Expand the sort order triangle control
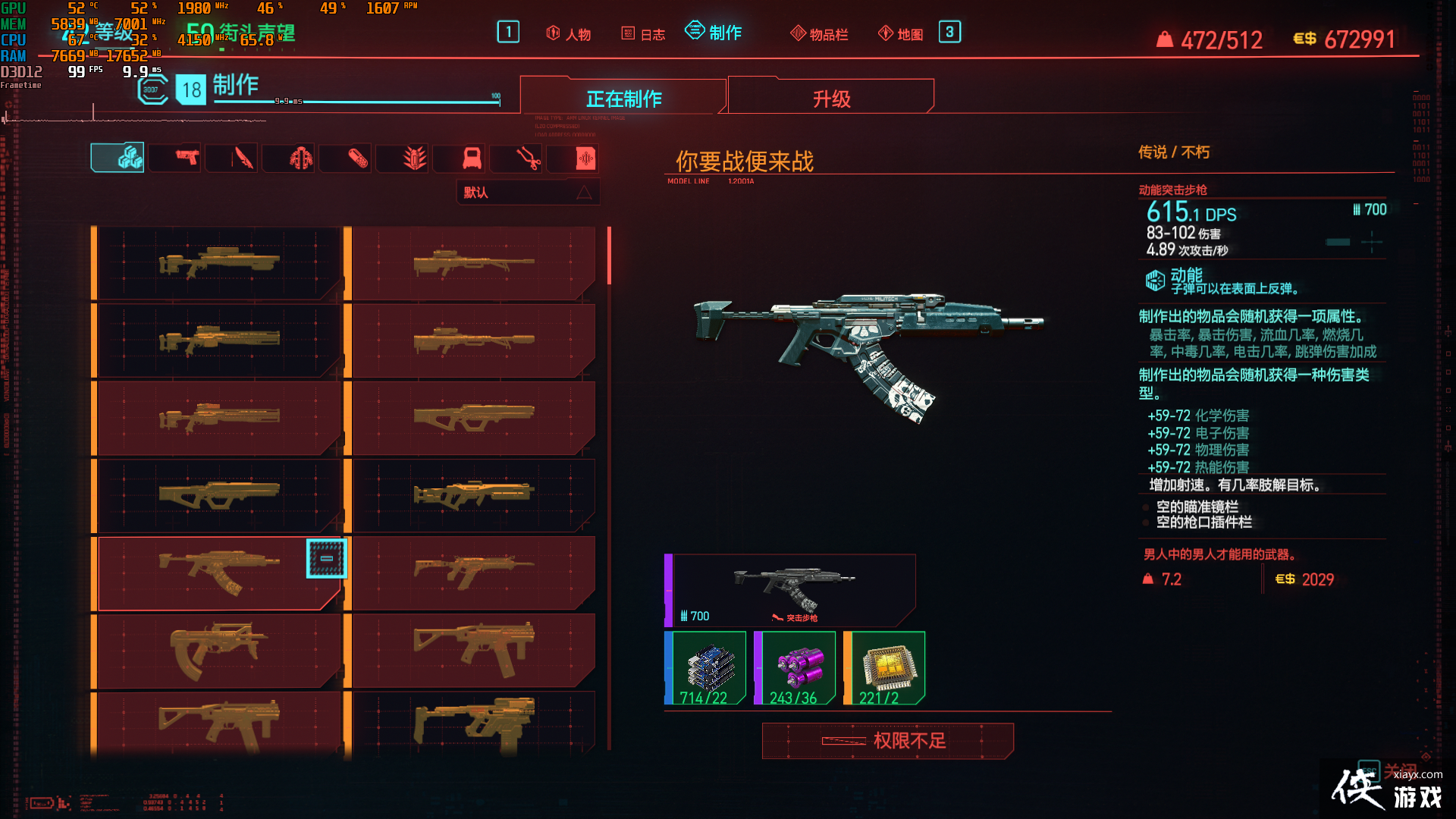 click(584, 192)
